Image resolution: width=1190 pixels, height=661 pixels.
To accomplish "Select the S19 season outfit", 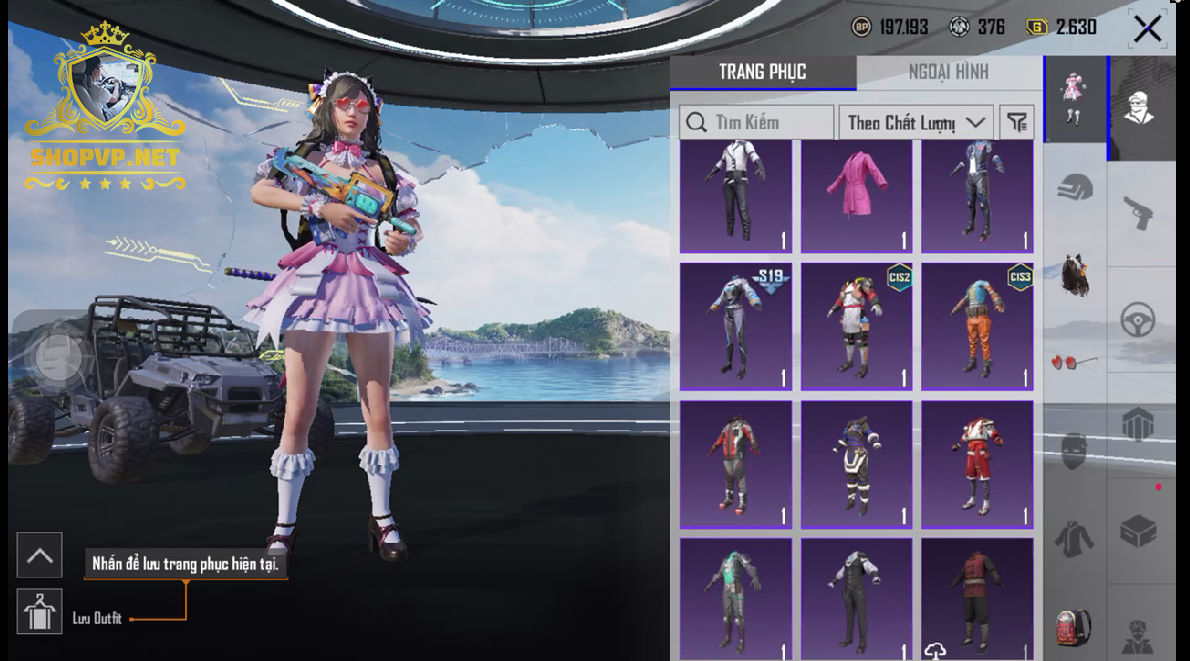I will click(736, 326).
